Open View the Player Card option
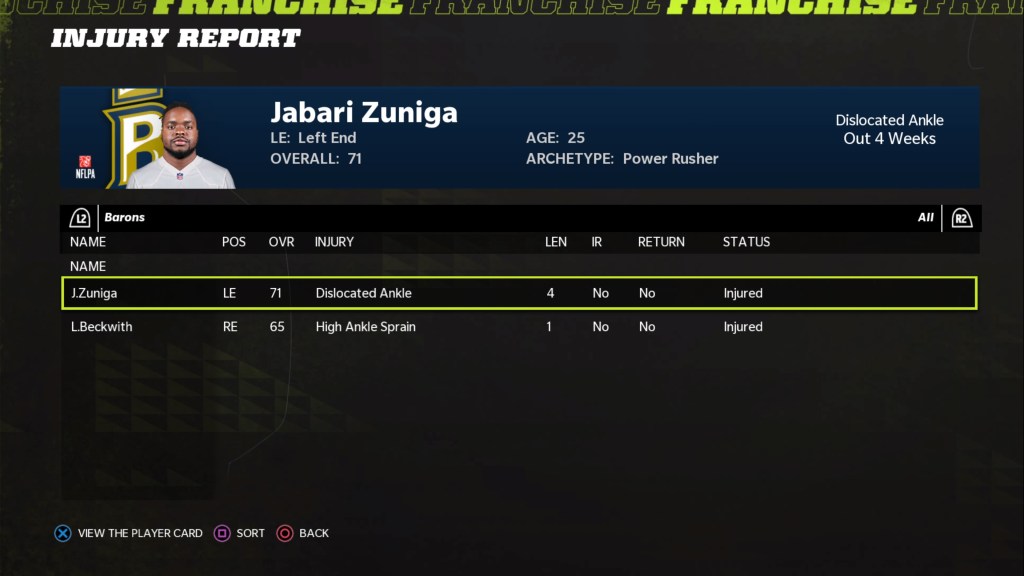The height and width of the screenshot is (576, 1024). click(128, 533)
